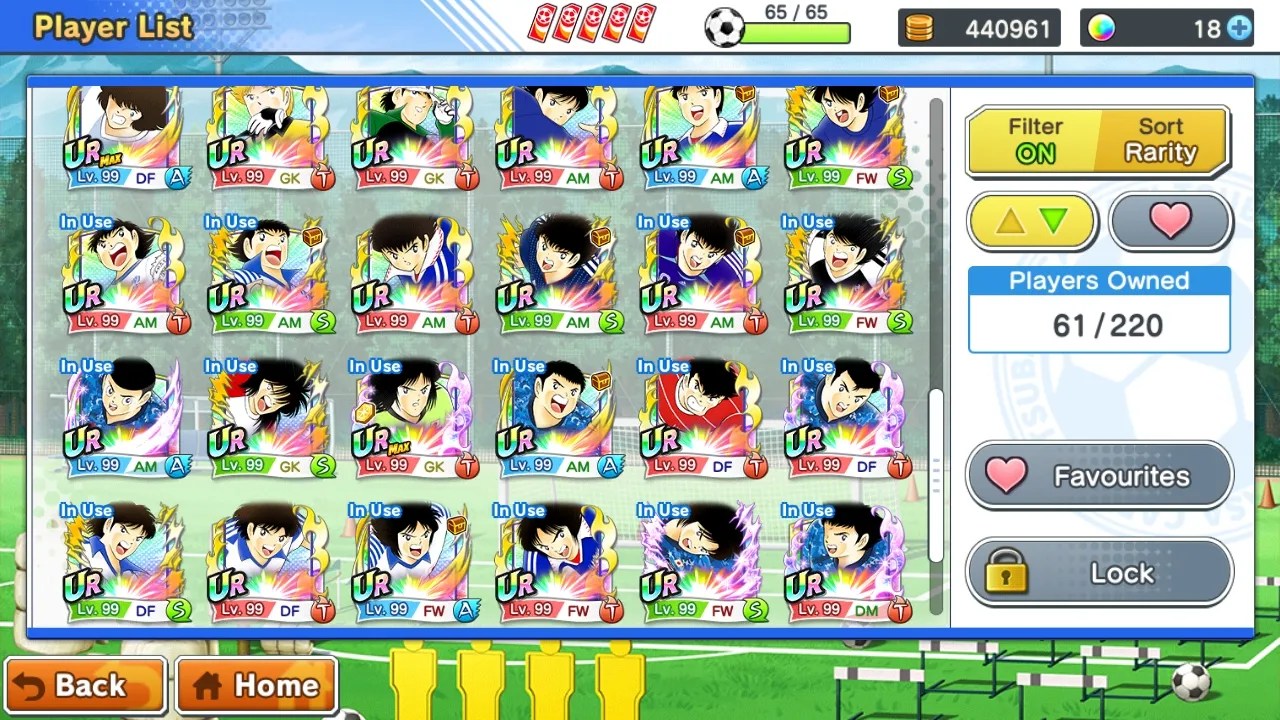Go back with the Back button
The width and height of the screenshot is (1280, 720).
click(x=85, y=686)
